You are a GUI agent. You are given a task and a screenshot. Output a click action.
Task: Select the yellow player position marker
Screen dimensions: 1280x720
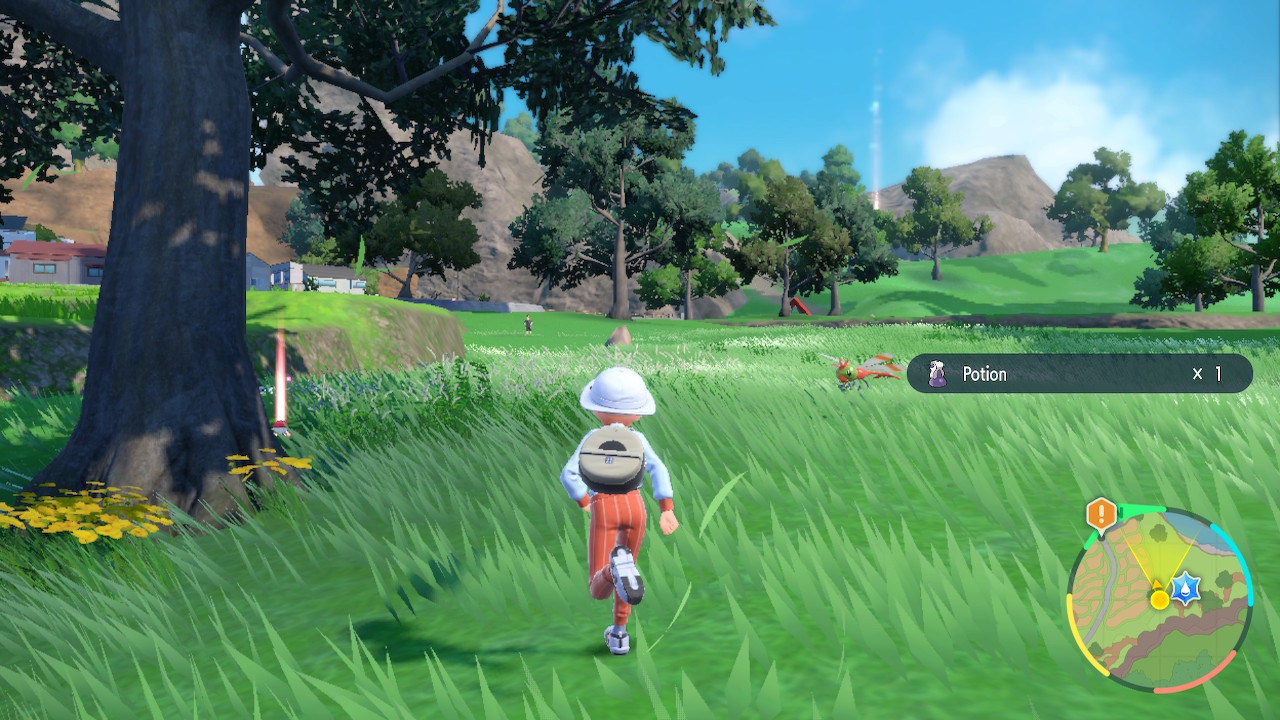(1159, 599)
